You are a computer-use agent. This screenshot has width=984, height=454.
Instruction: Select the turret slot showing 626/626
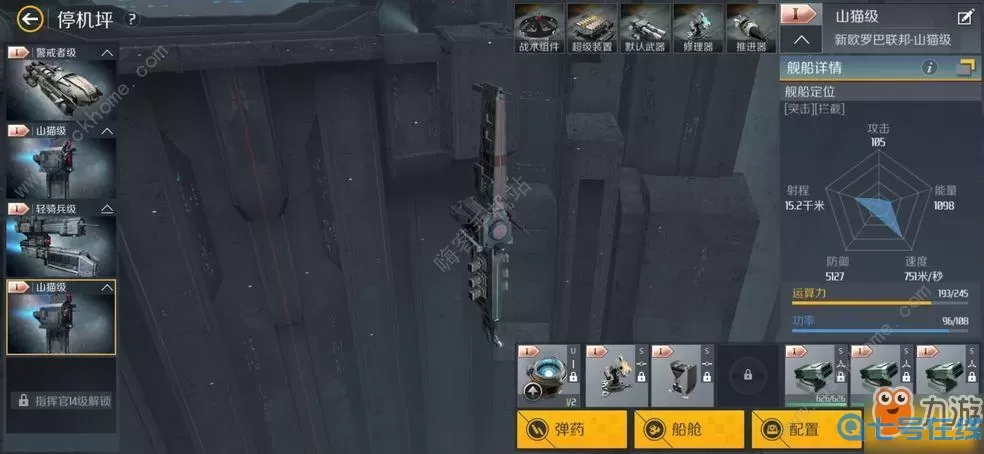click(813, 376)
